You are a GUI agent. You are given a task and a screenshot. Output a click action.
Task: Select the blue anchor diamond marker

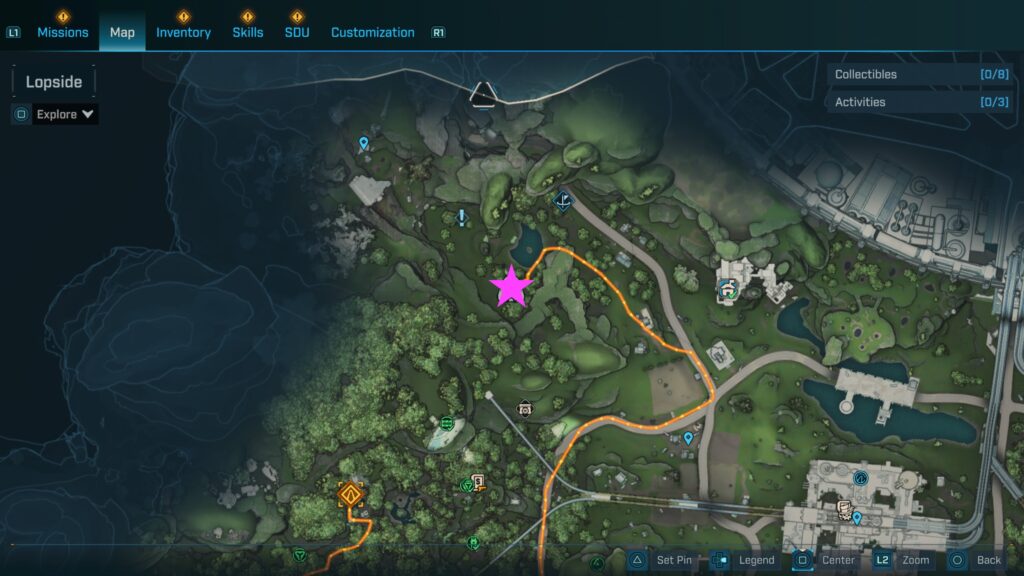pyautogui.click(x=563, y=200)
